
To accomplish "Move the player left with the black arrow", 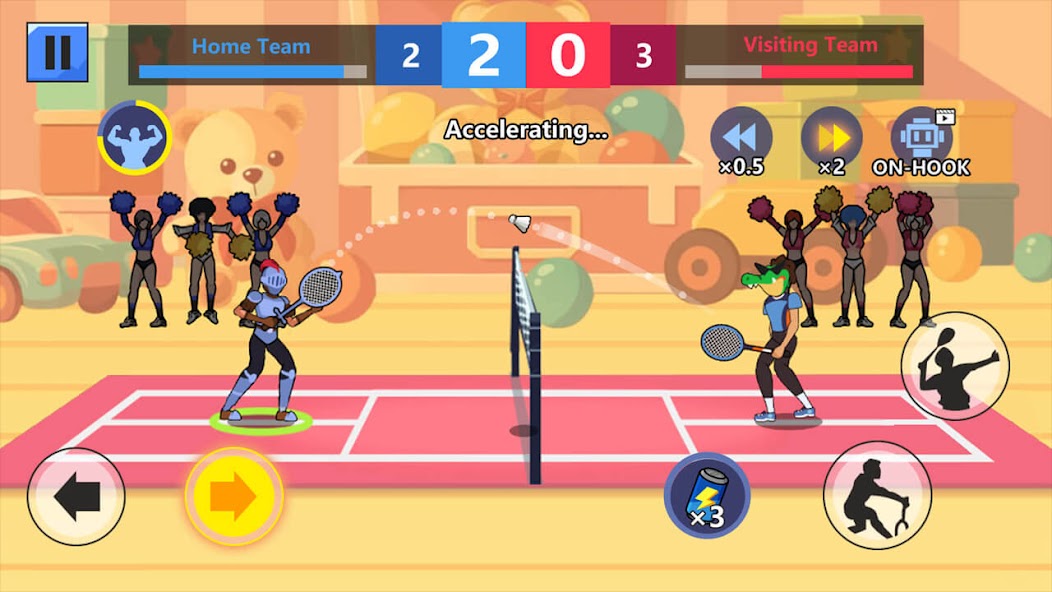I will click(76, 497).
